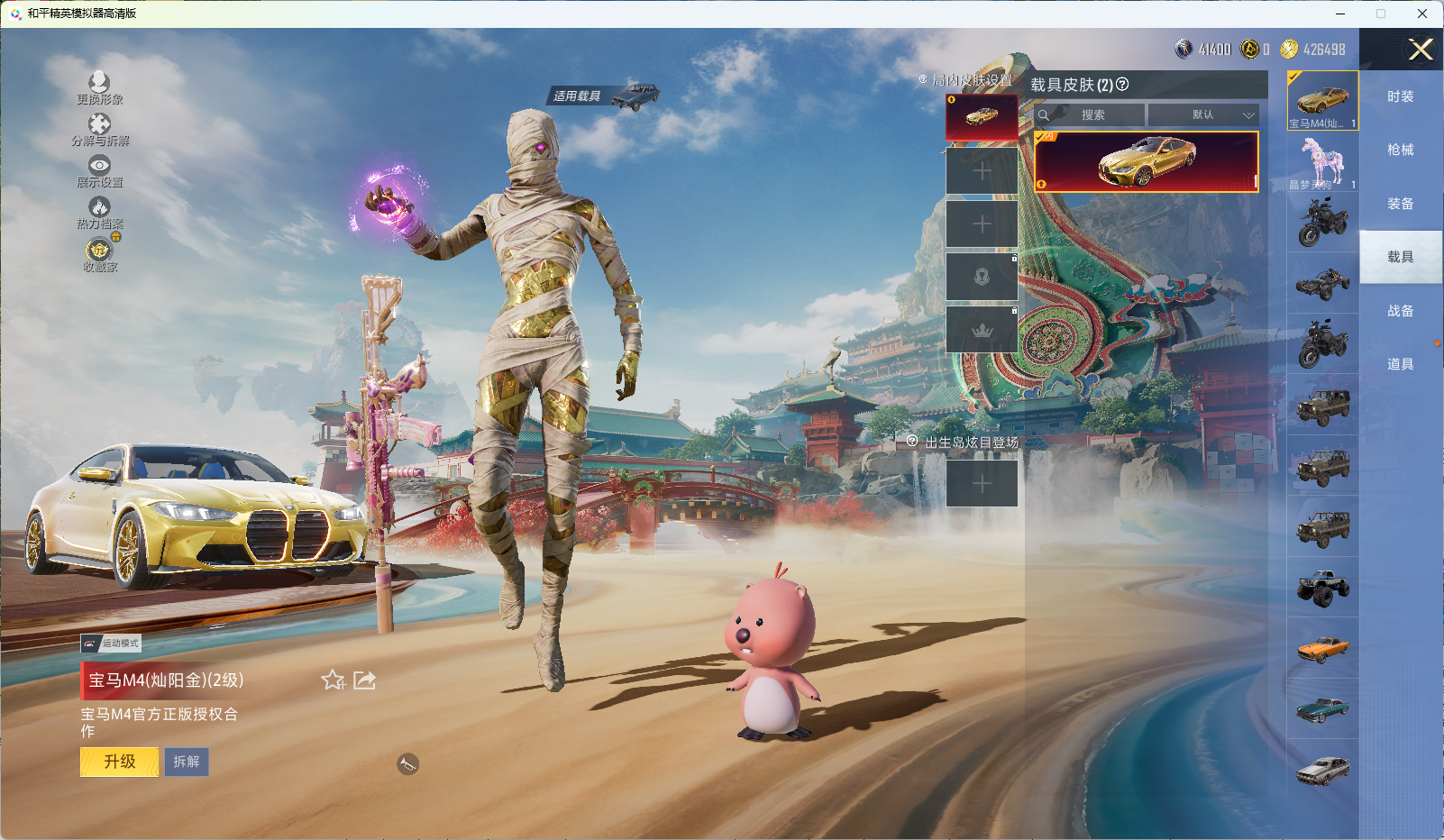
Task: Choose the pink crystal horse thumbnail
Action: tap(1322, 162)
